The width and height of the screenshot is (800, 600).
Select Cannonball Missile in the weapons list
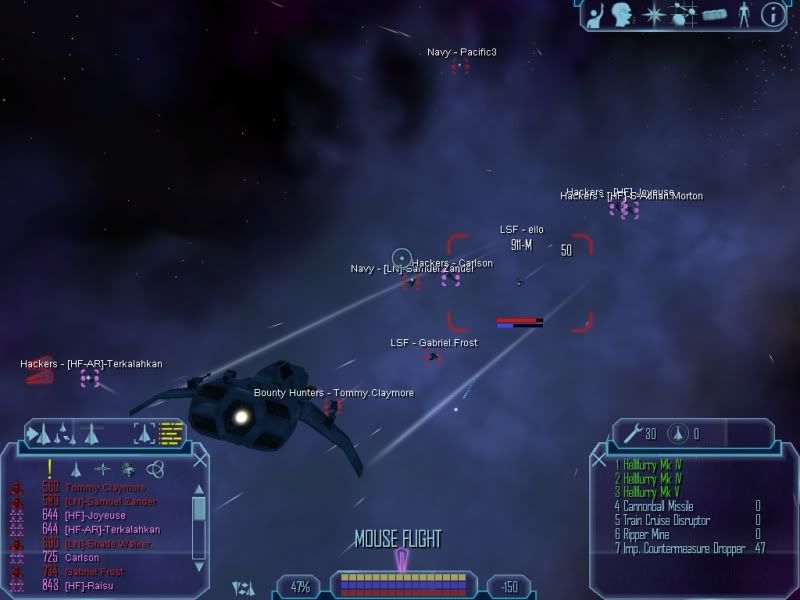click(x=658, y=506)
